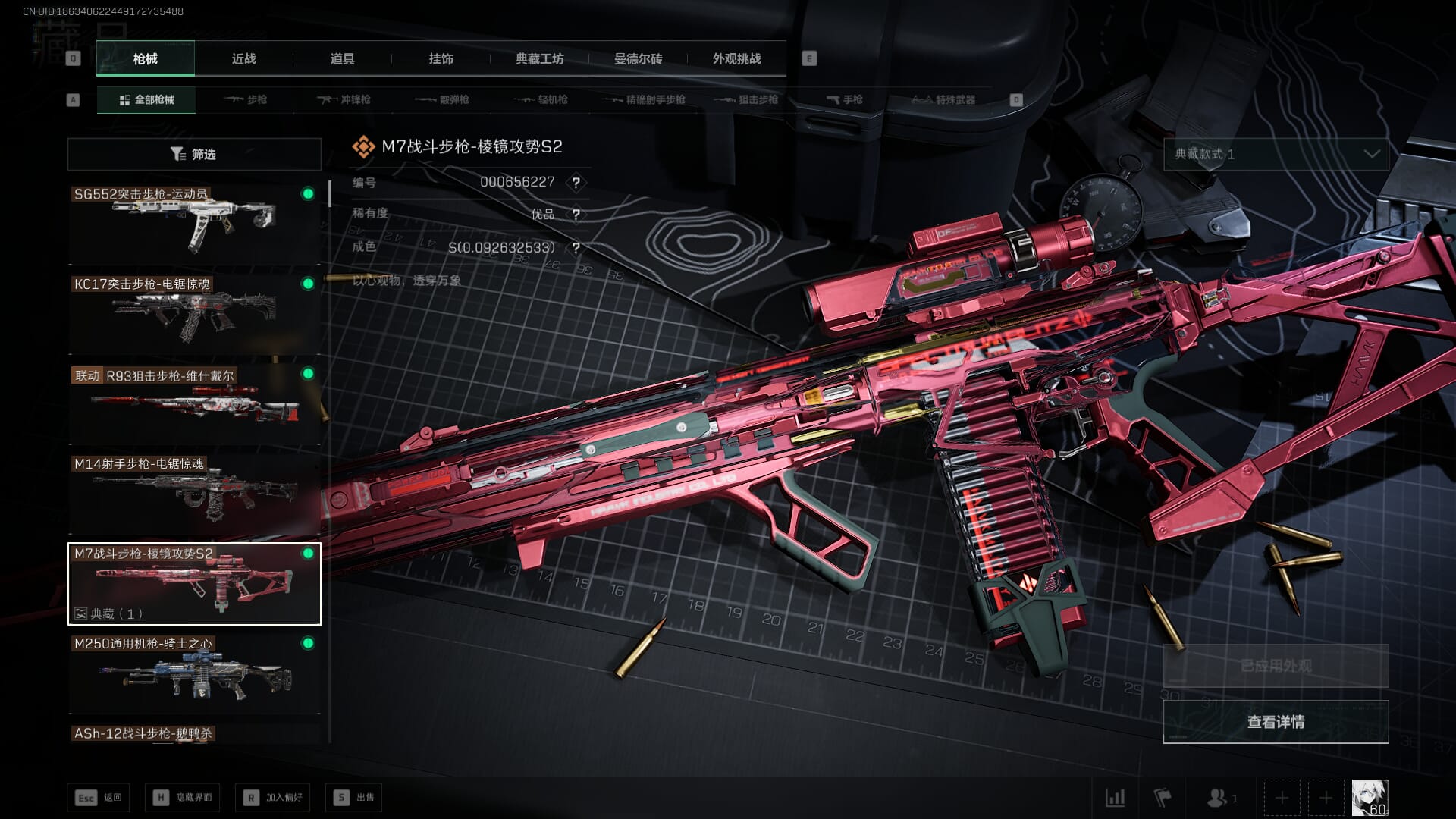Select the SG552突击步枪-运动员 skin
Image resolution: width=1456 pixels, height=819 pixels.
point(194,224)
